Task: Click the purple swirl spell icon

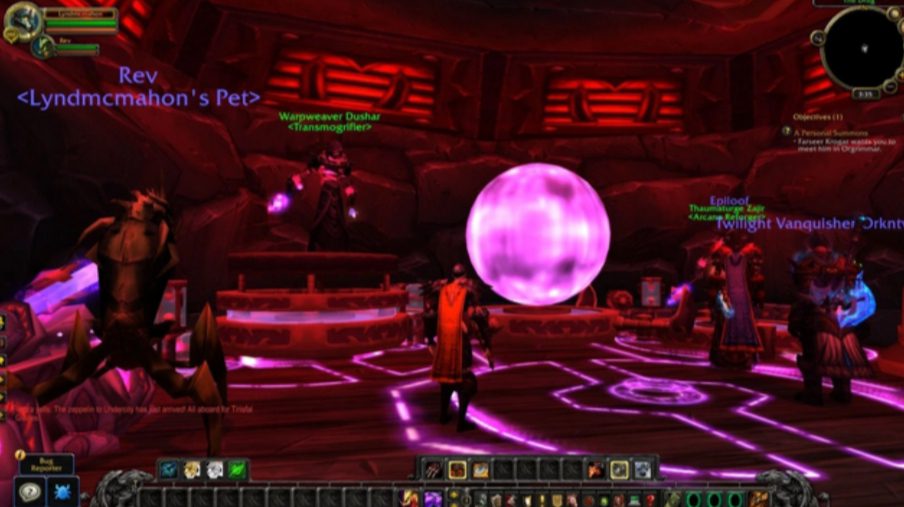Action: [433, 498]
